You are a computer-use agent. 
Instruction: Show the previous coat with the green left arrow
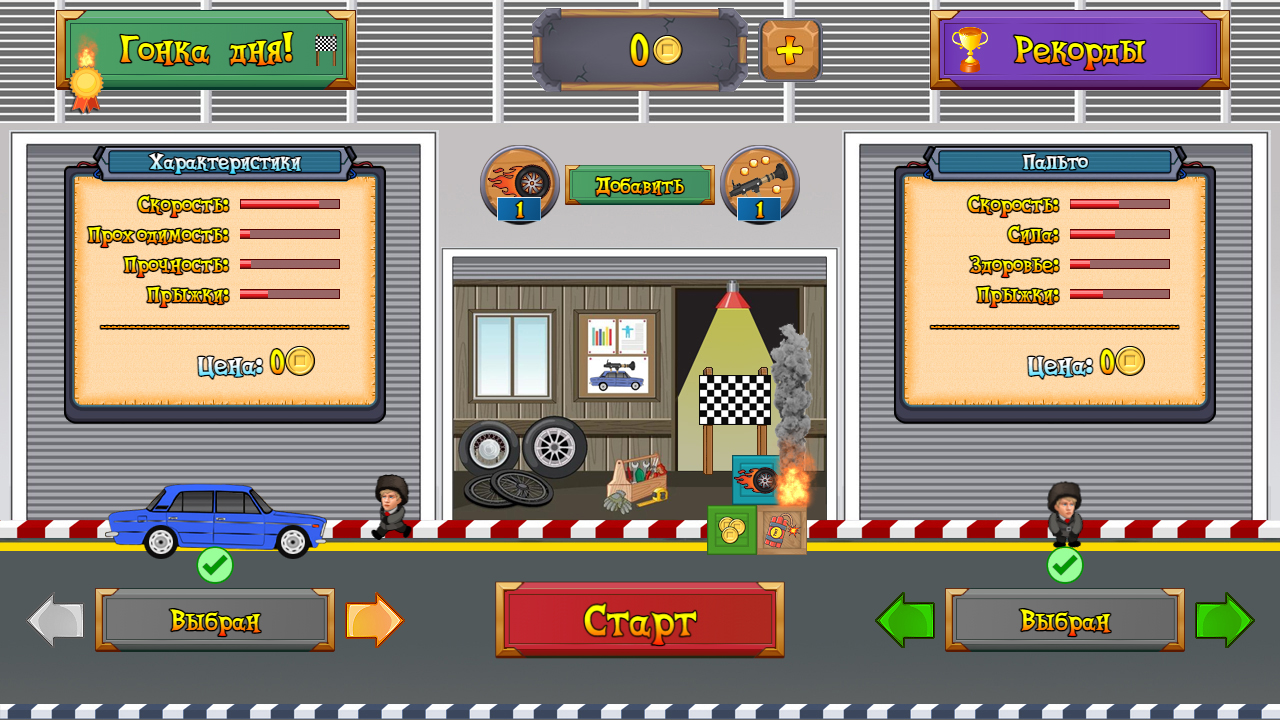point(906,620)
